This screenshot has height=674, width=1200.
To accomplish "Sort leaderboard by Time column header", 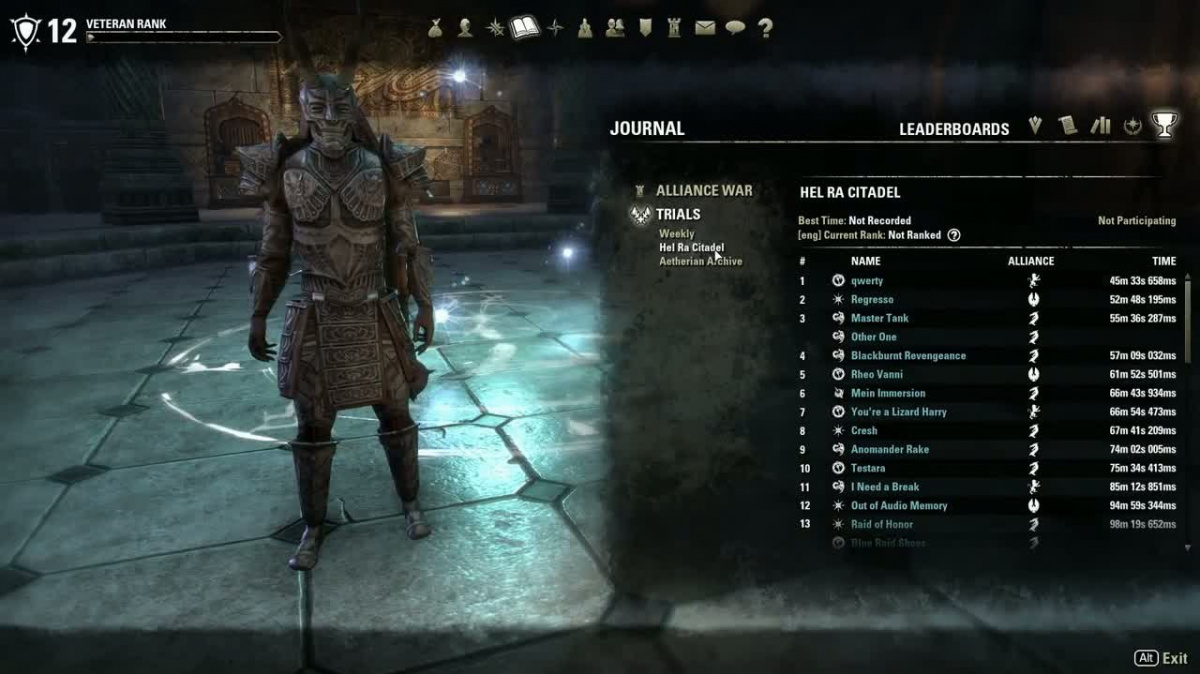I will (1163, 261).
